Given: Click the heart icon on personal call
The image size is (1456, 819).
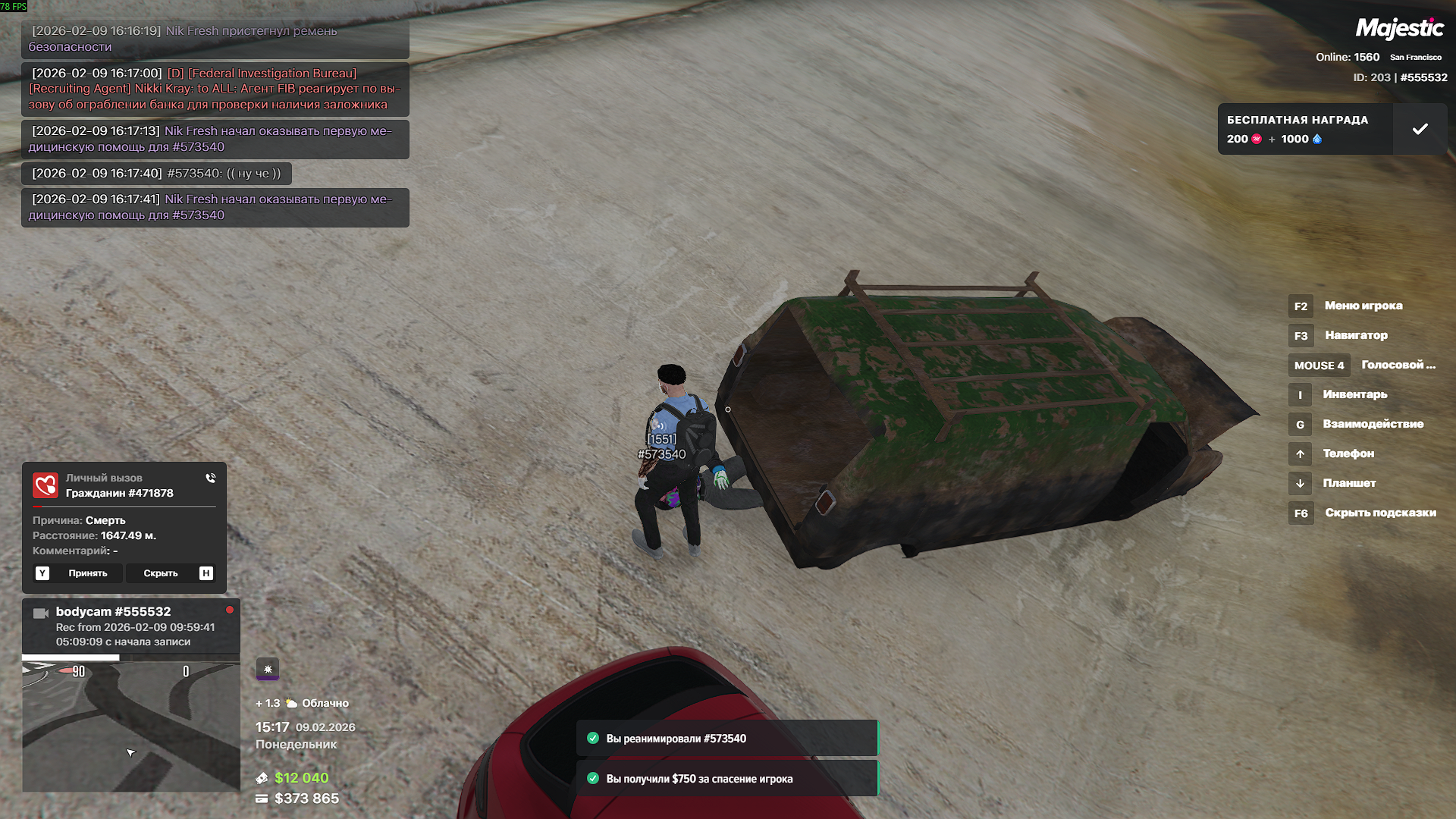Looking at the screenshot, I should (x=45, y=485).
